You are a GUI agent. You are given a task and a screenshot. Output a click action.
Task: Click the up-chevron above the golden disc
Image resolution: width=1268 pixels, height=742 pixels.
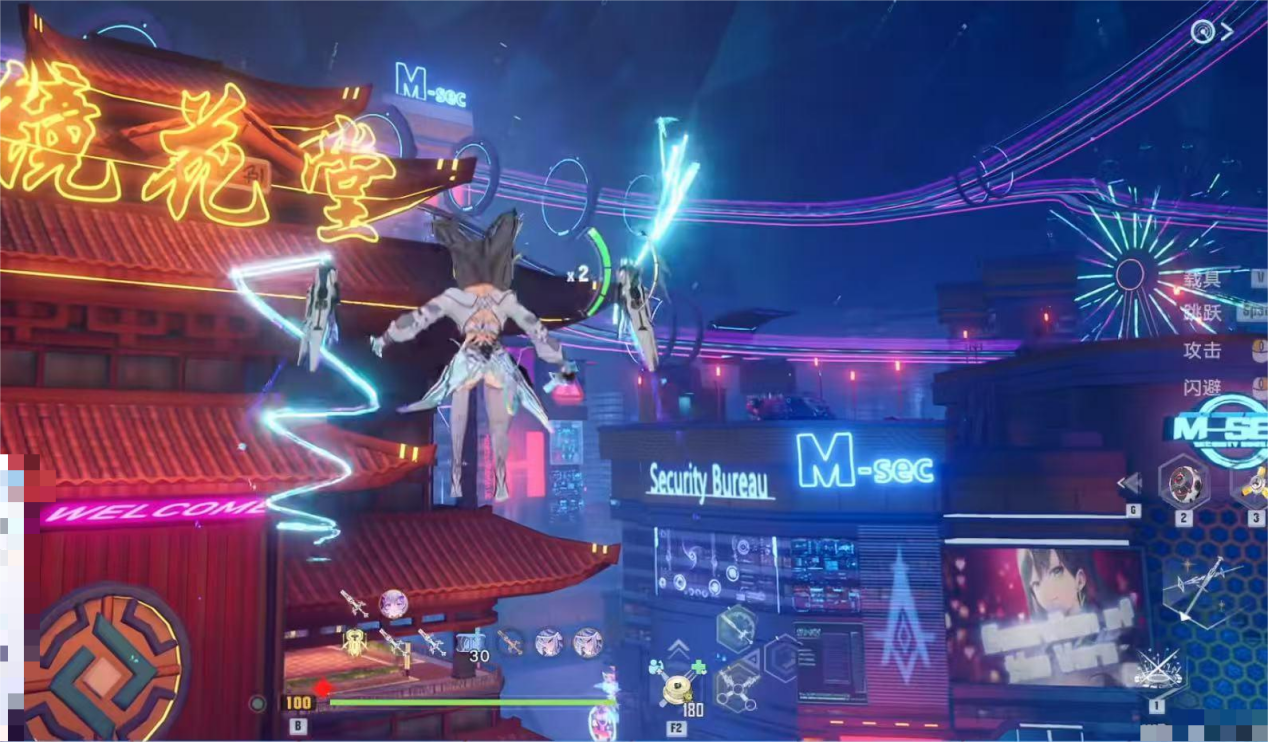pyautogui.click(x=679, y=646)
